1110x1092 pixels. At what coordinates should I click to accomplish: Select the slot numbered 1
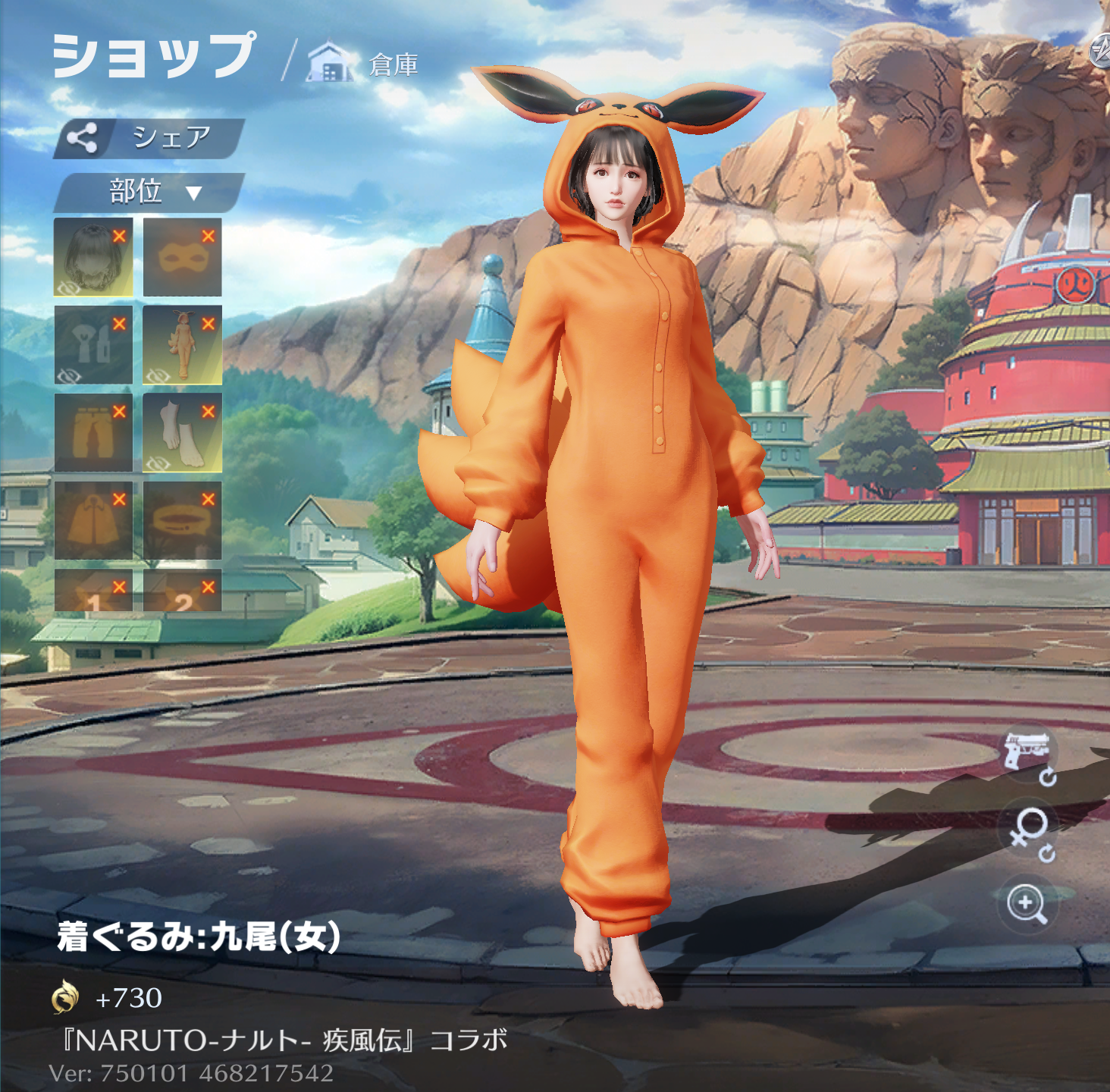click(92, 591)
